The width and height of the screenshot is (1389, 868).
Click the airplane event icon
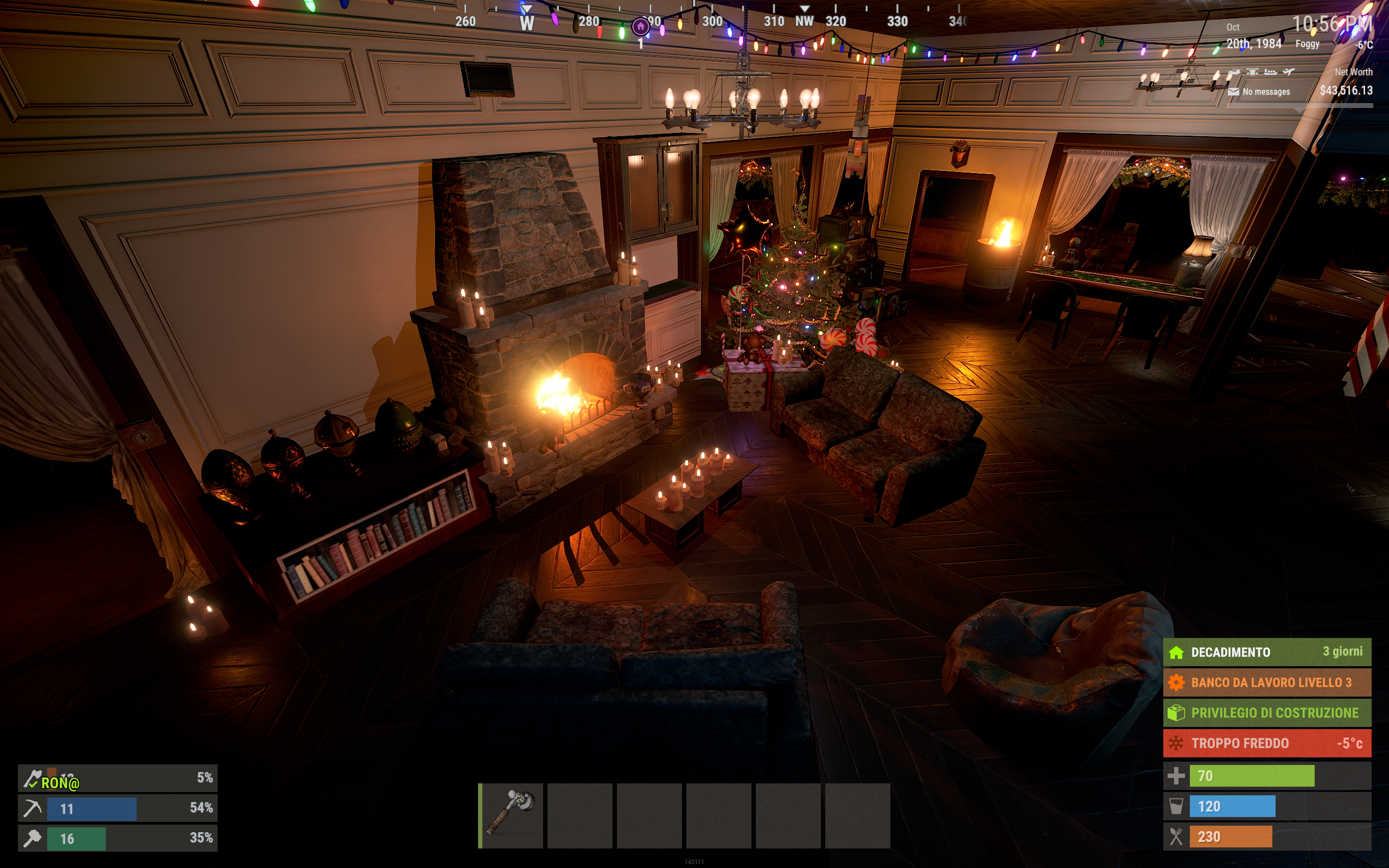click(1289, 72)
